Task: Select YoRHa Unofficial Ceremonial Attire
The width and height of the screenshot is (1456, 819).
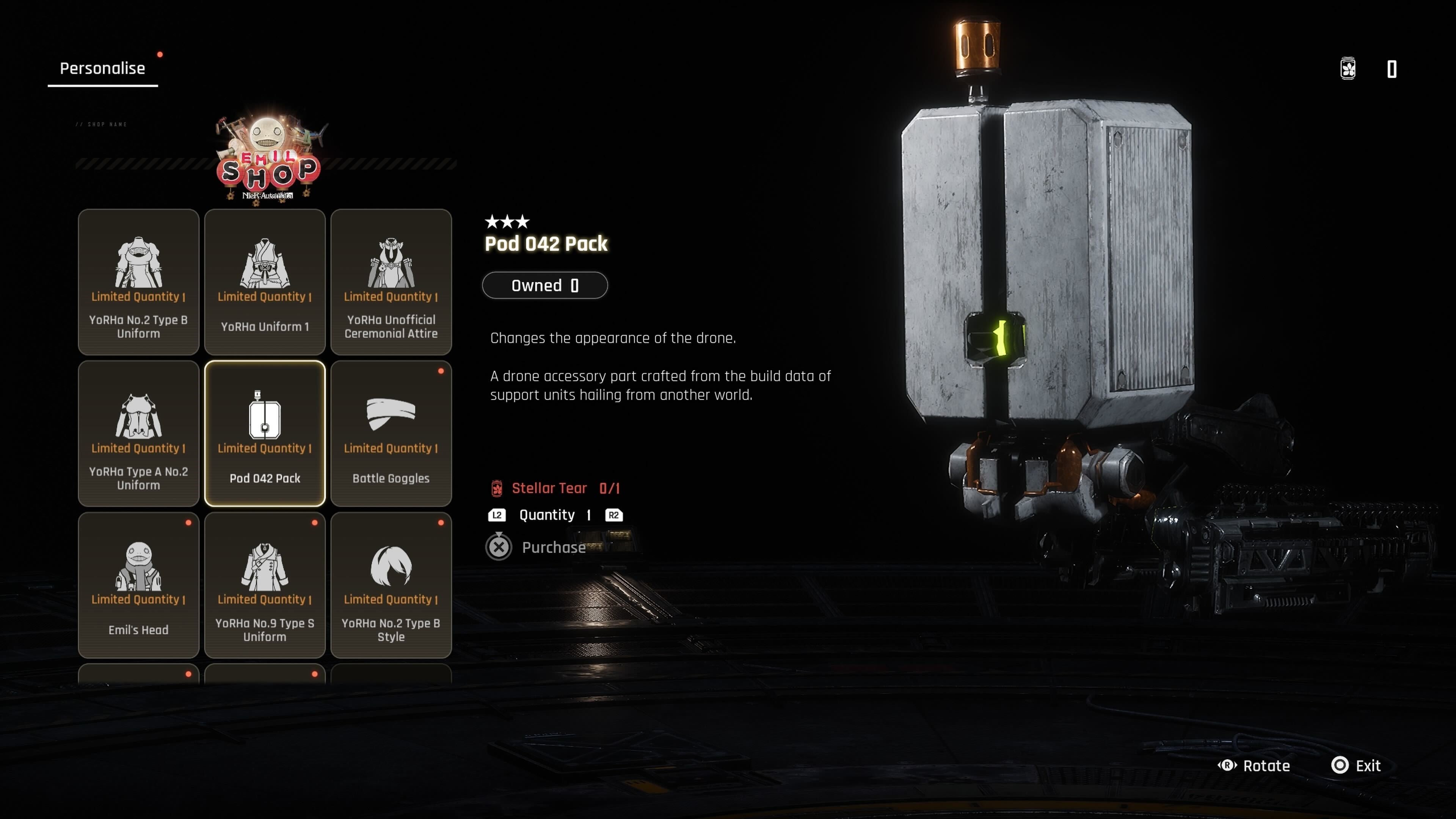Action: [391, 281]
